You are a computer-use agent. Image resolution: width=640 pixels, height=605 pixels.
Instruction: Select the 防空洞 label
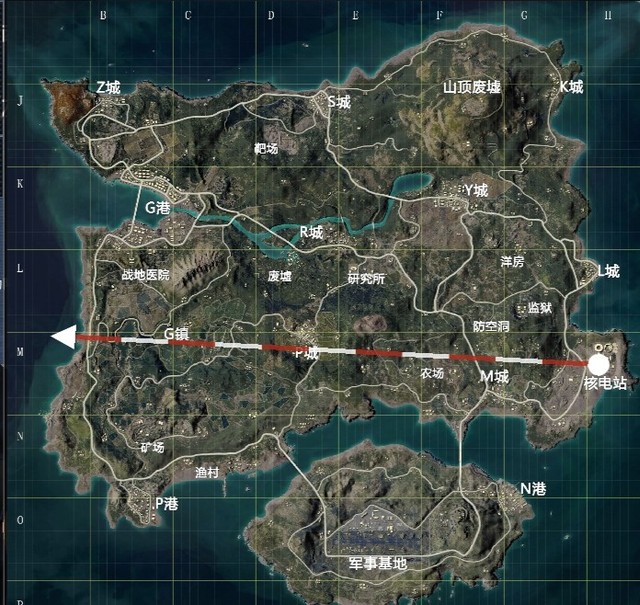[491, 327]
